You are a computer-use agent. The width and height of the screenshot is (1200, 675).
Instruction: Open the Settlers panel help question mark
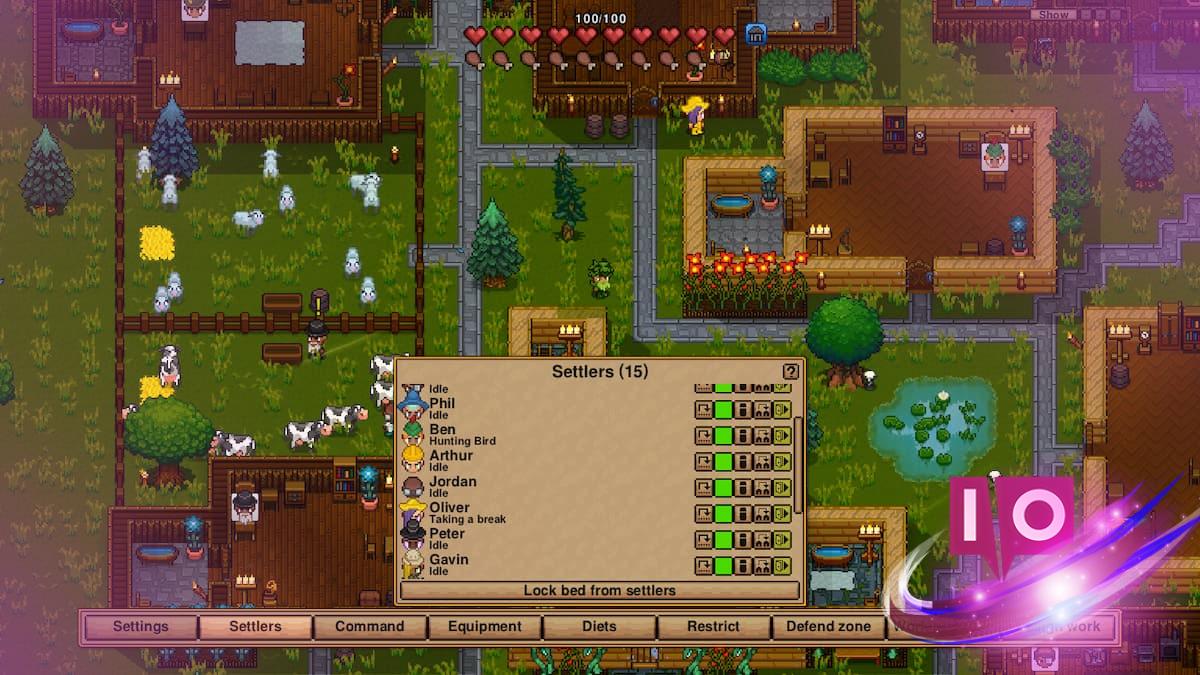pyautogui.click(x=790, y=372)
